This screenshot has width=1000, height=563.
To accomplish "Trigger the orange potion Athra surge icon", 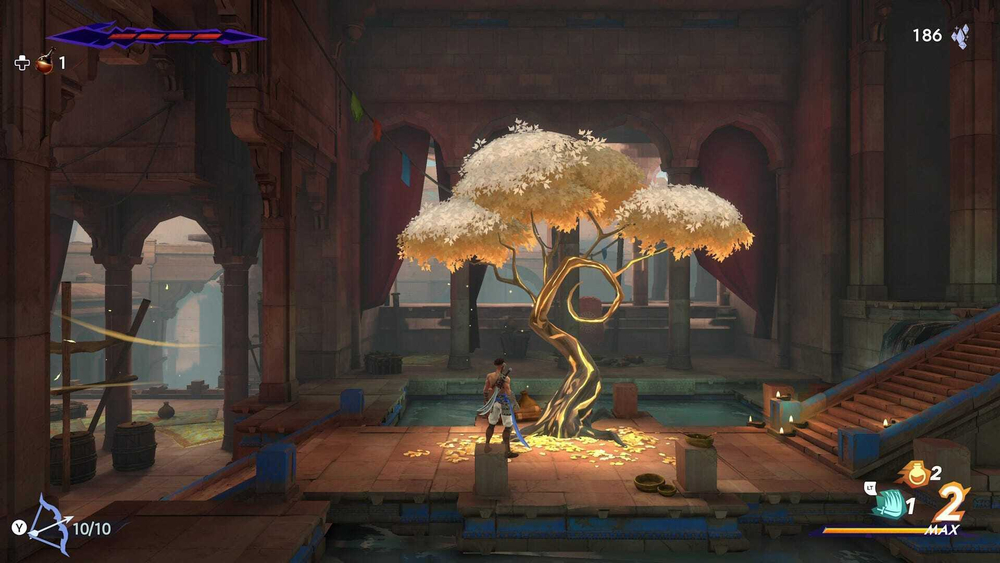I will [915, 473].
